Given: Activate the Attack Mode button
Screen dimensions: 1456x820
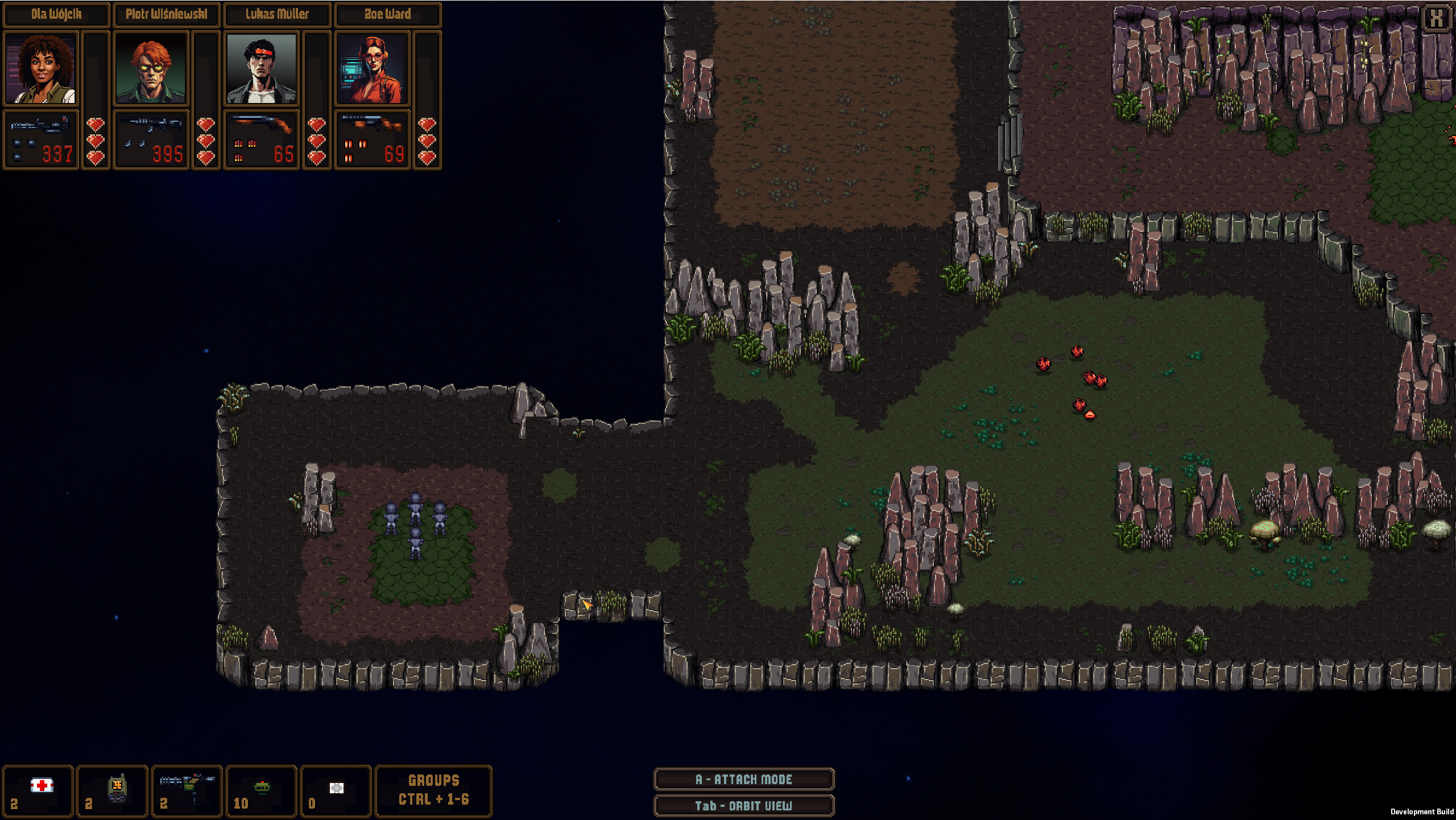Looking at the screenshot, I should click(x=743, y=779).
